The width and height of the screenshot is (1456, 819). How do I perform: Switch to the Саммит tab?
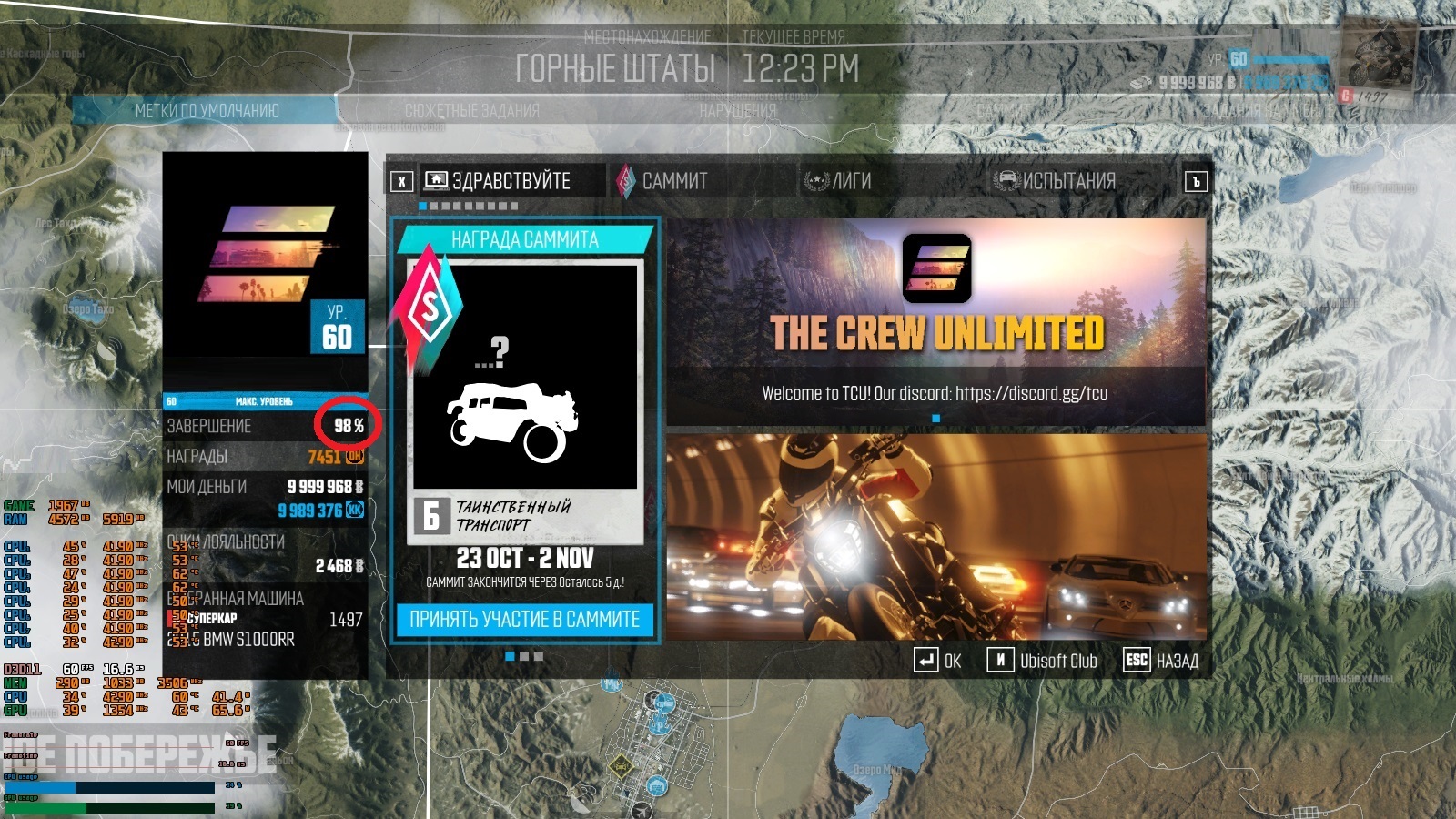click(673, 181)
